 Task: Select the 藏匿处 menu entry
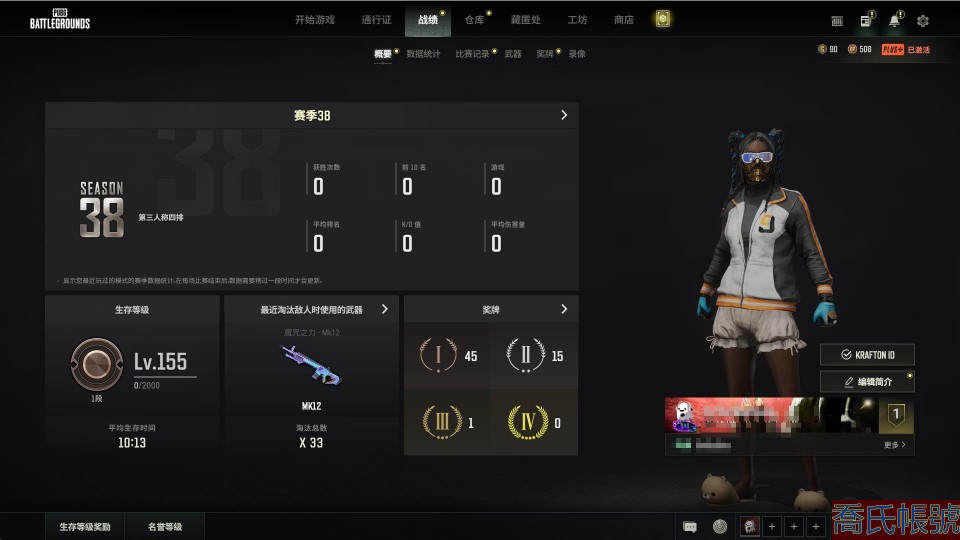[x=526, y=20]
